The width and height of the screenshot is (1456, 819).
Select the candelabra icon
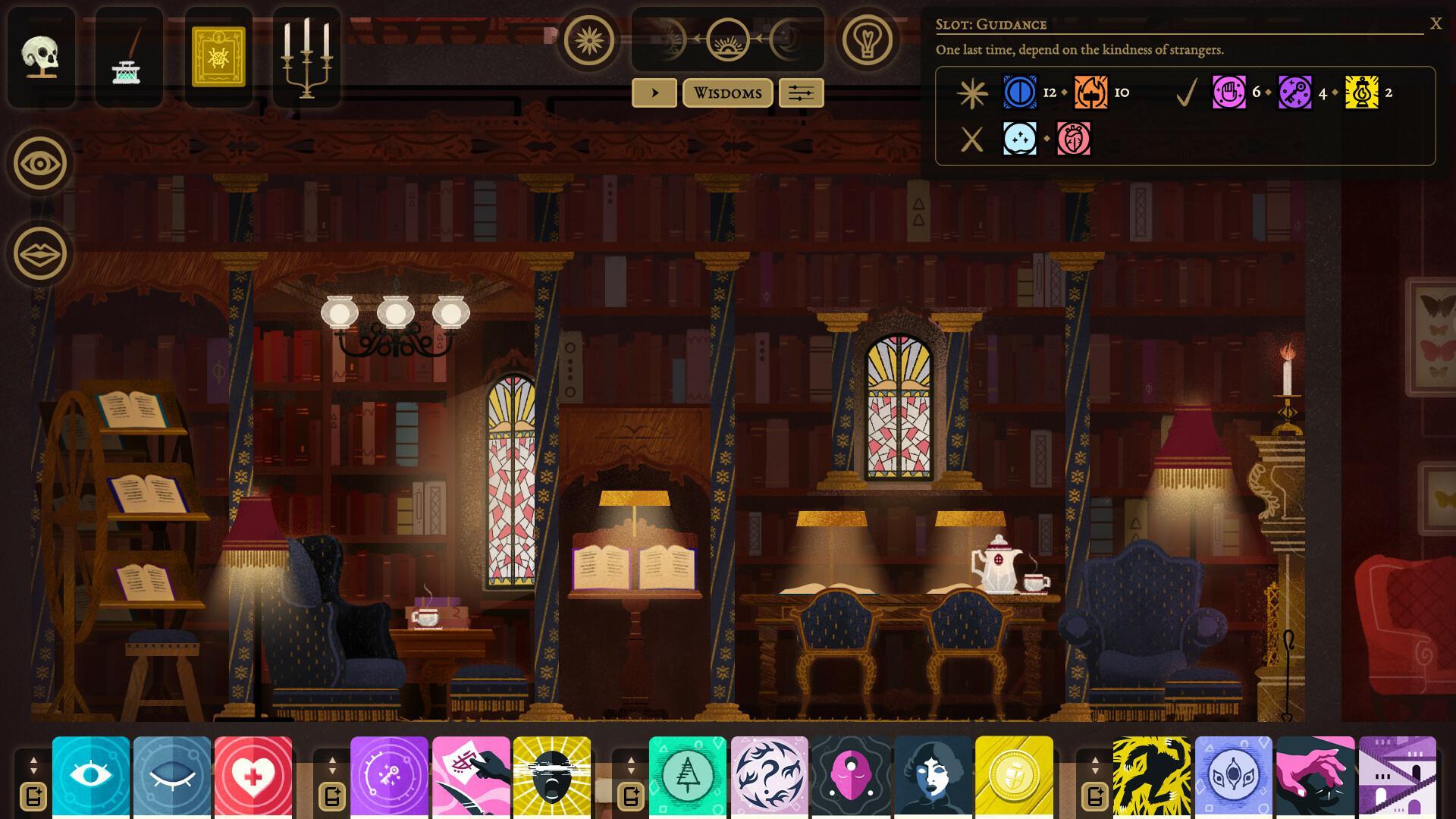click(306, 58)
